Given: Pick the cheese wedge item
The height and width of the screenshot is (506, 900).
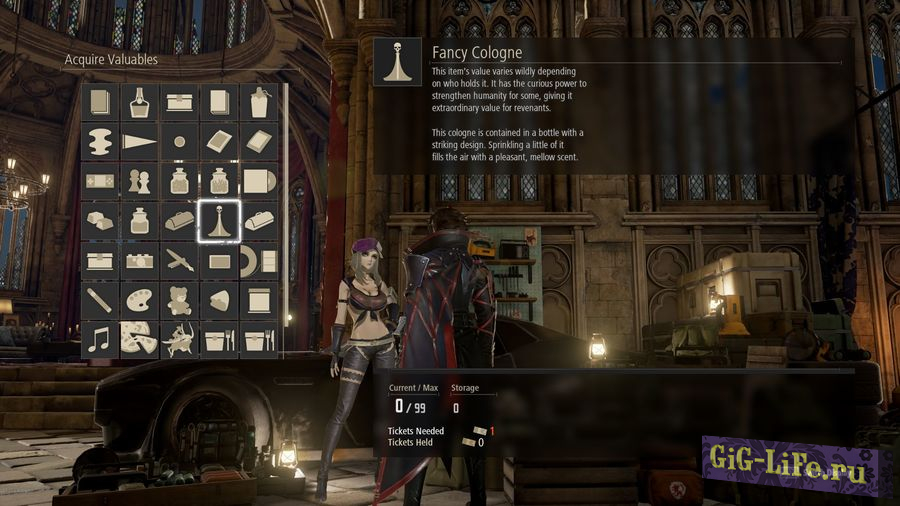Looking at the screenshot, I should pyautogui.click(x=219, y=299).
